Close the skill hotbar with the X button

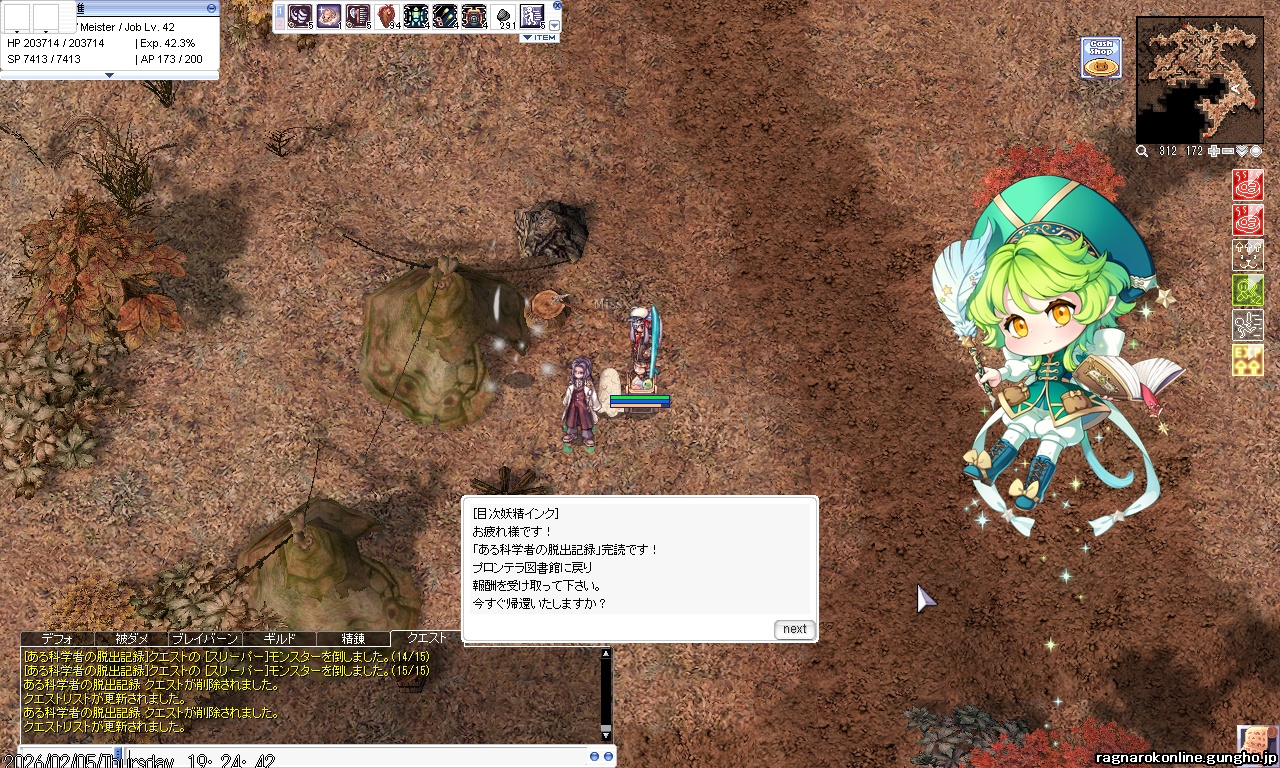pos(557,5)
